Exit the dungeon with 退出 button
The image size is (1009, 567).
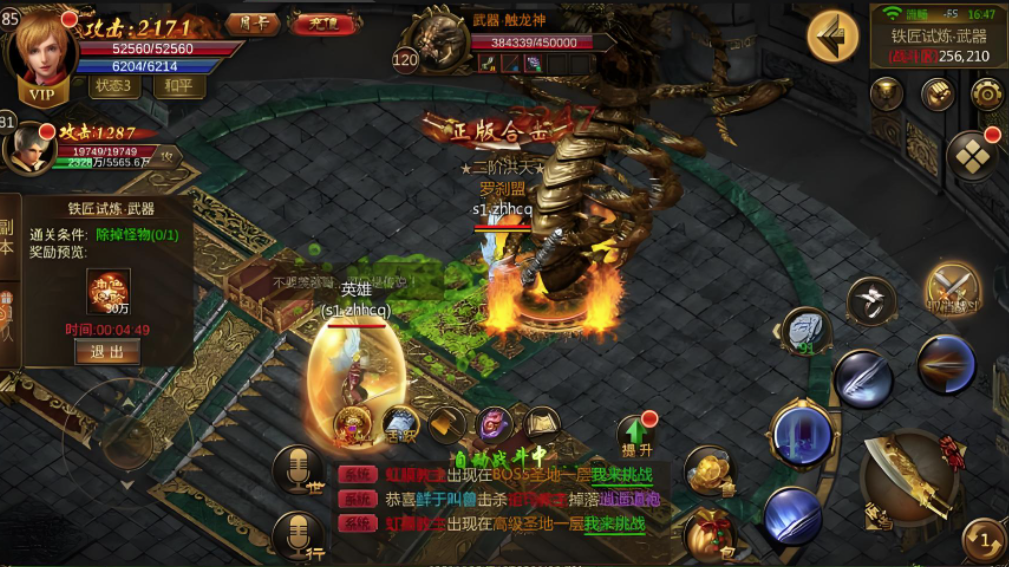point(107,352)
